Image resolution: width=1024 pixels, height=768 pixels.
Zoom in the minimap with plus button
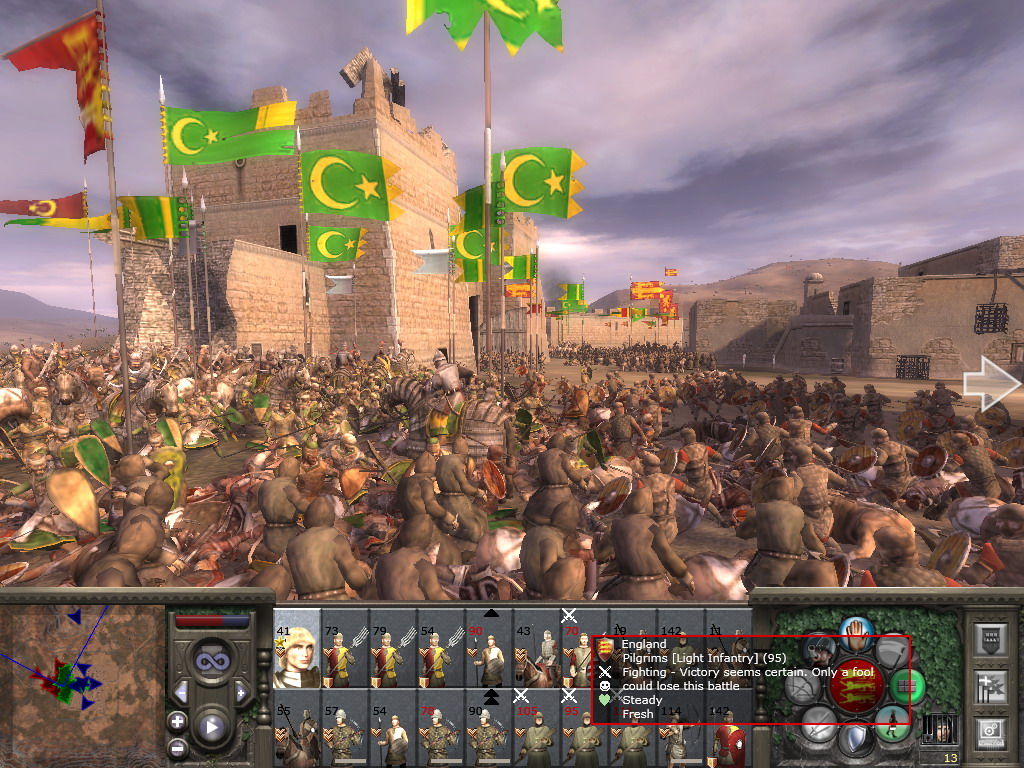[177, 720]
